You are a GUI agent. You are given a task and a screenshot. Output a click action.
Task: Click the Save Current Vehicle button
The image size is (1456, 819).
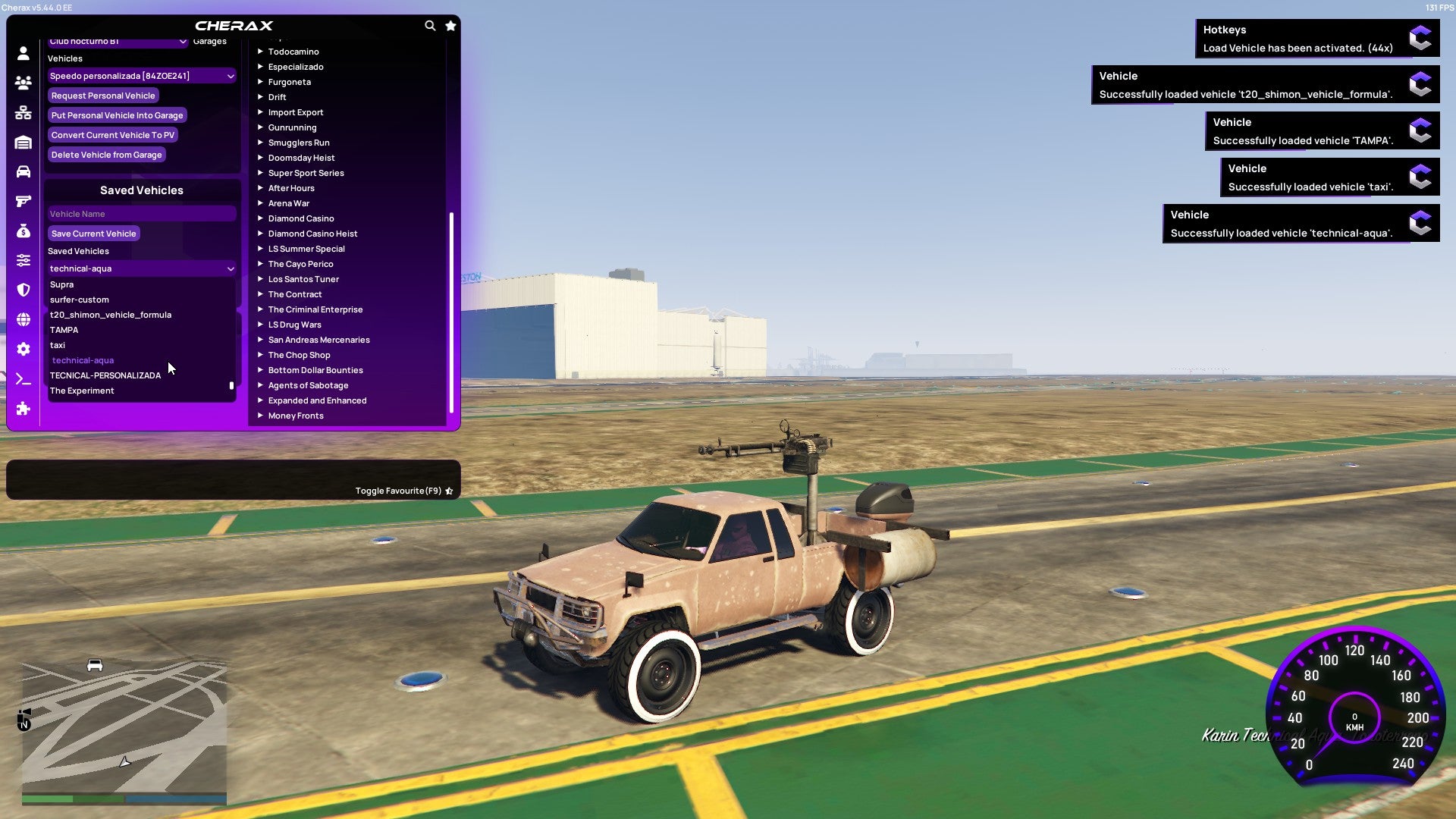tap(93, 234)
